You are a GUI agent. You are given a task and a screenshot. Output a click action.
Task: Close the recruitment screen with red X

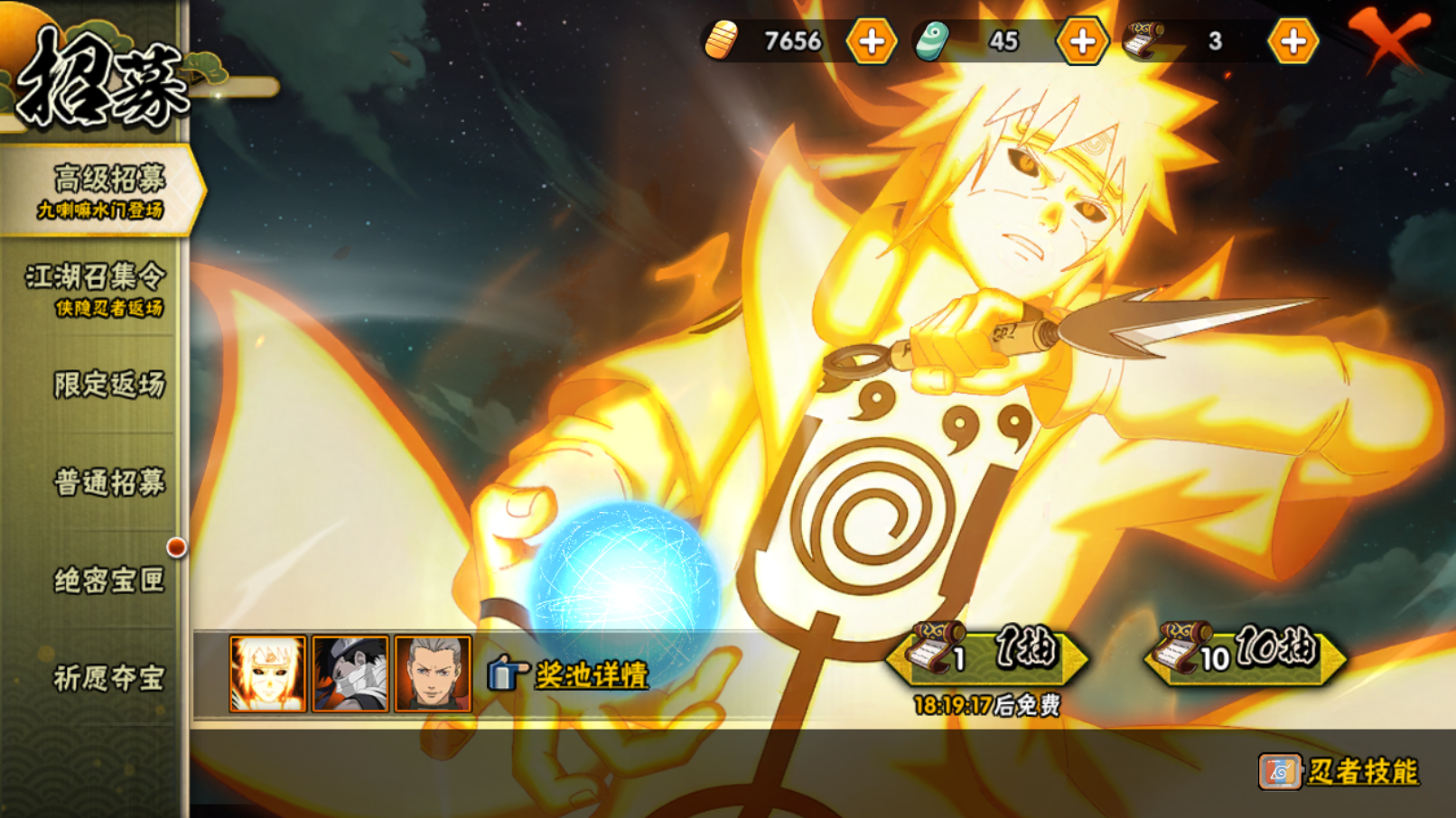[1388, 38]
